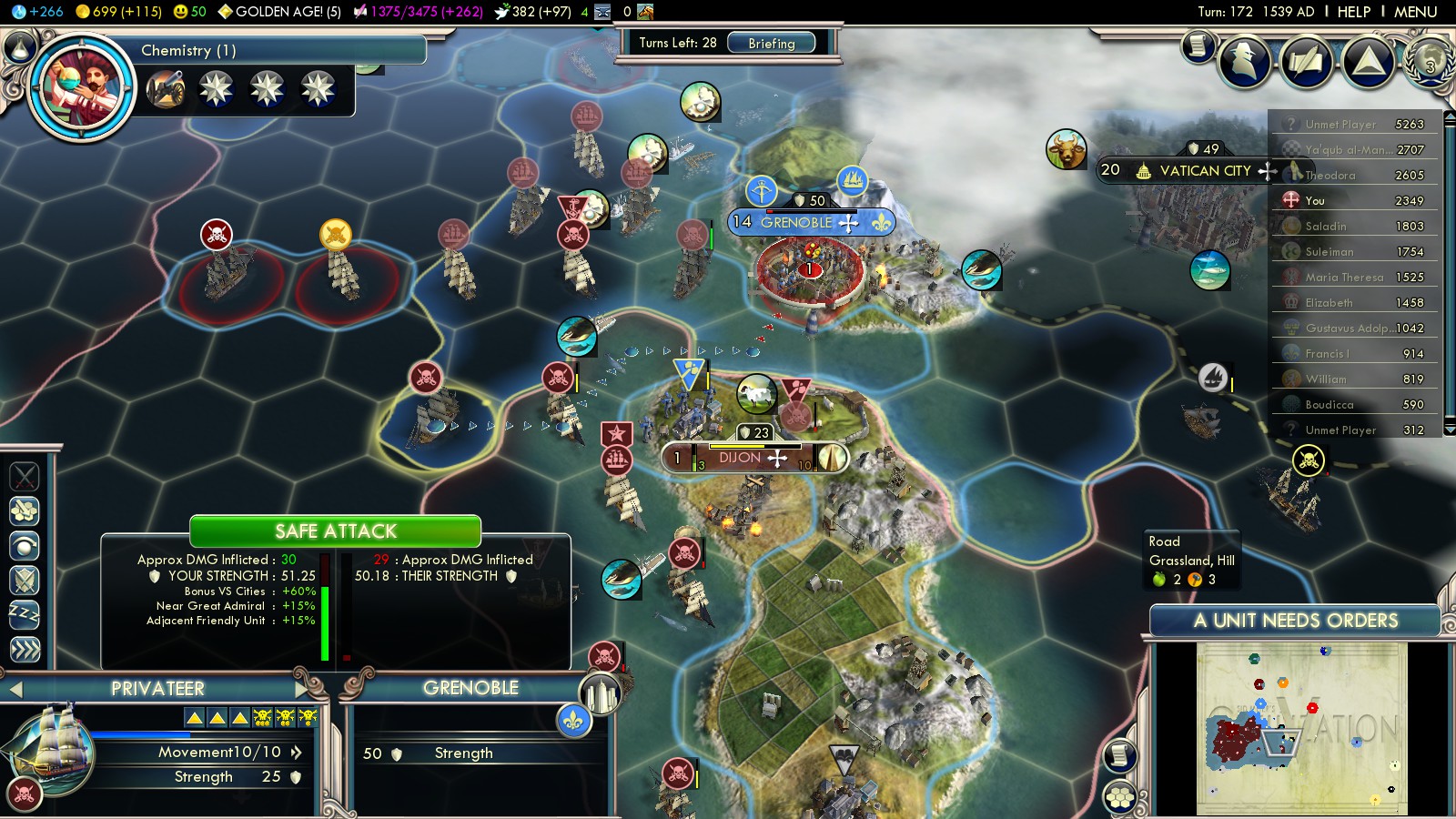Click the shield with crossed swords action
Screen dimensions: 1456x819
(25, 580)
